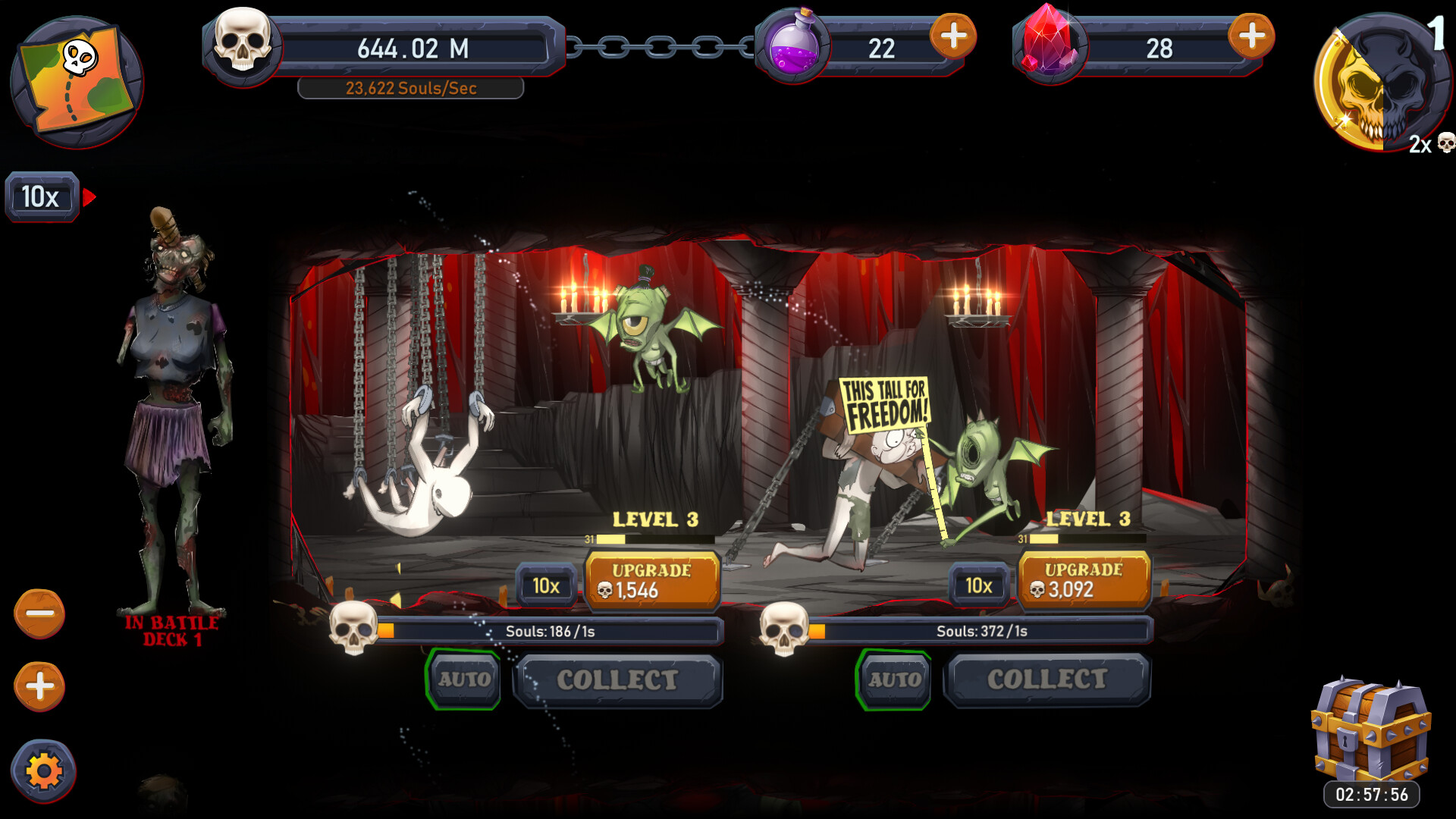
Task: Toggle the 10x multiplier in the top left
Action: [x=41, y=197]
